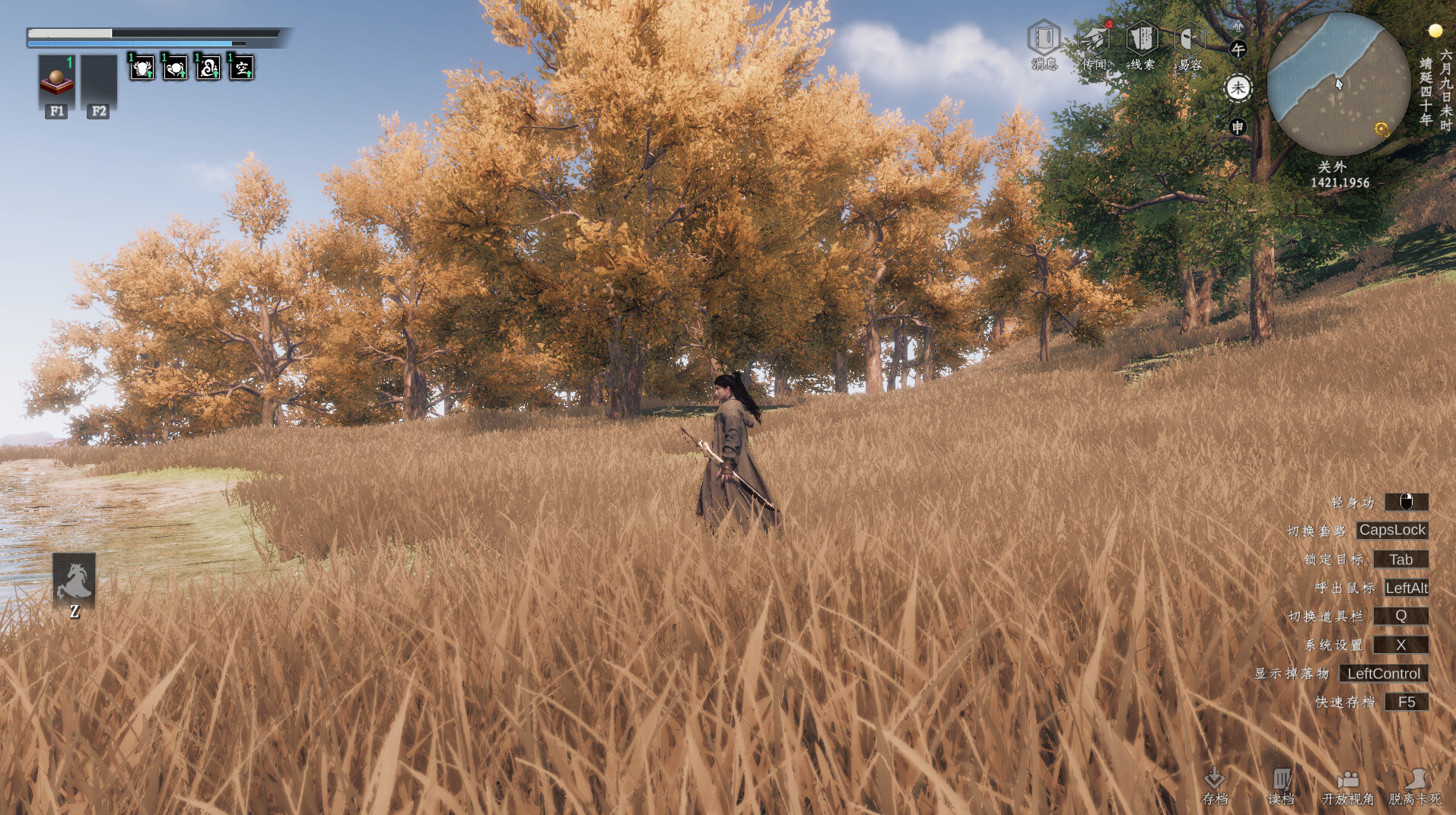Open 切换道具栏 item bar switcher
The width and height of the screenshot is (1456, 815).
click(1401, 616)
